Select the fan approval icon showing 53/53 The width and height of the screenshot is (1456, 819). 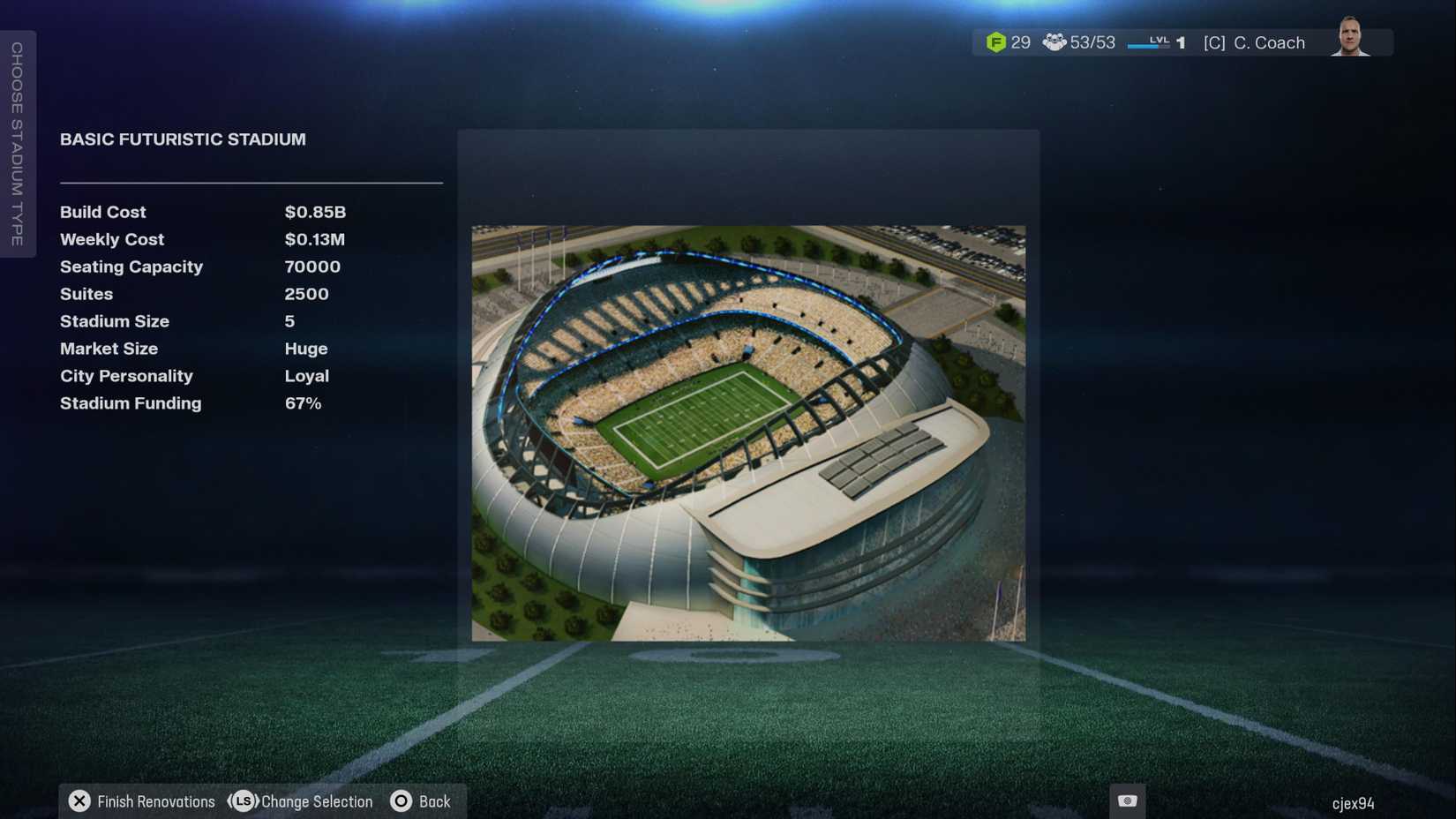coord(1054,41)
